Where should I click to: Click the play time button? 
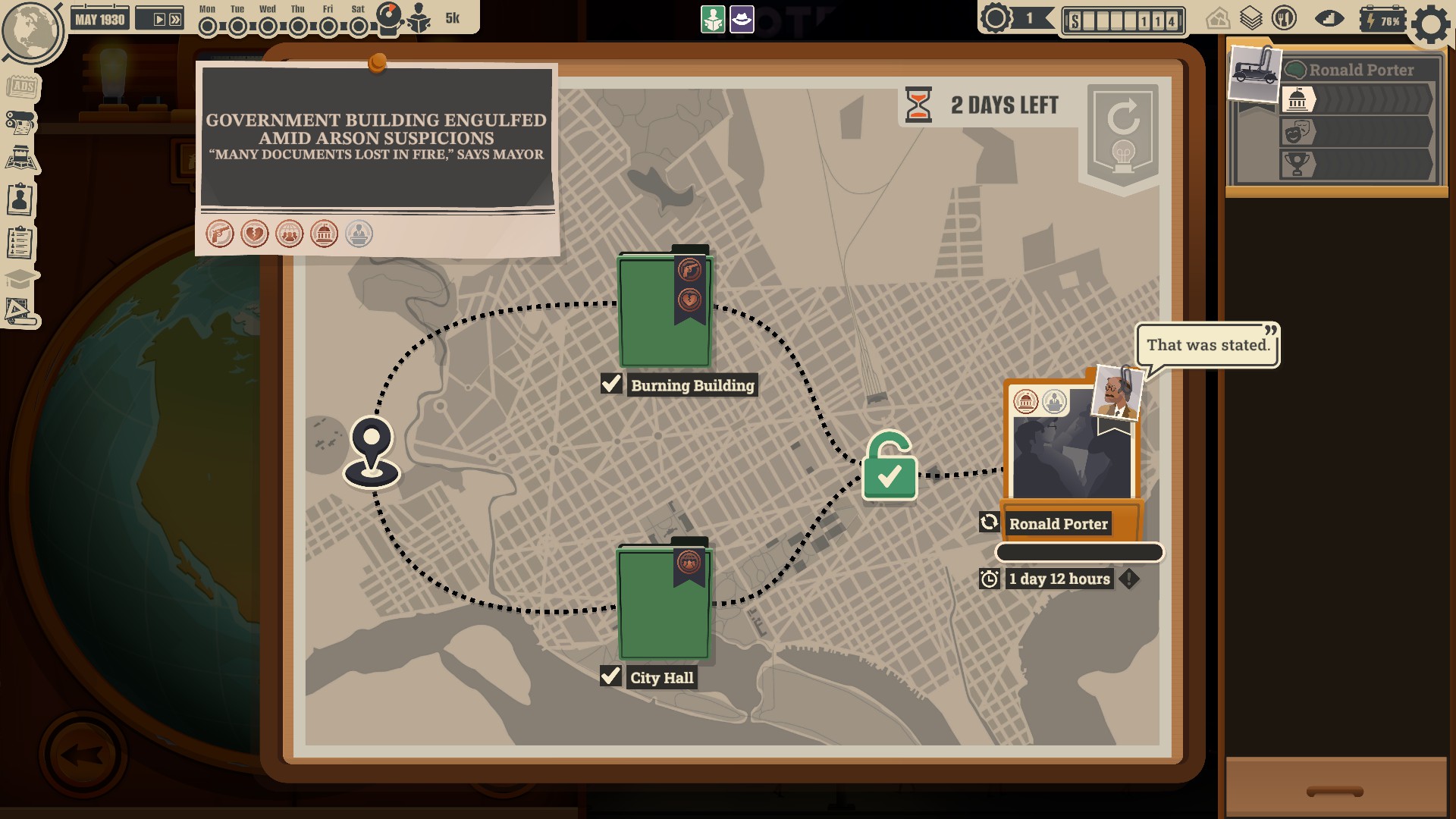coord(158,20)
